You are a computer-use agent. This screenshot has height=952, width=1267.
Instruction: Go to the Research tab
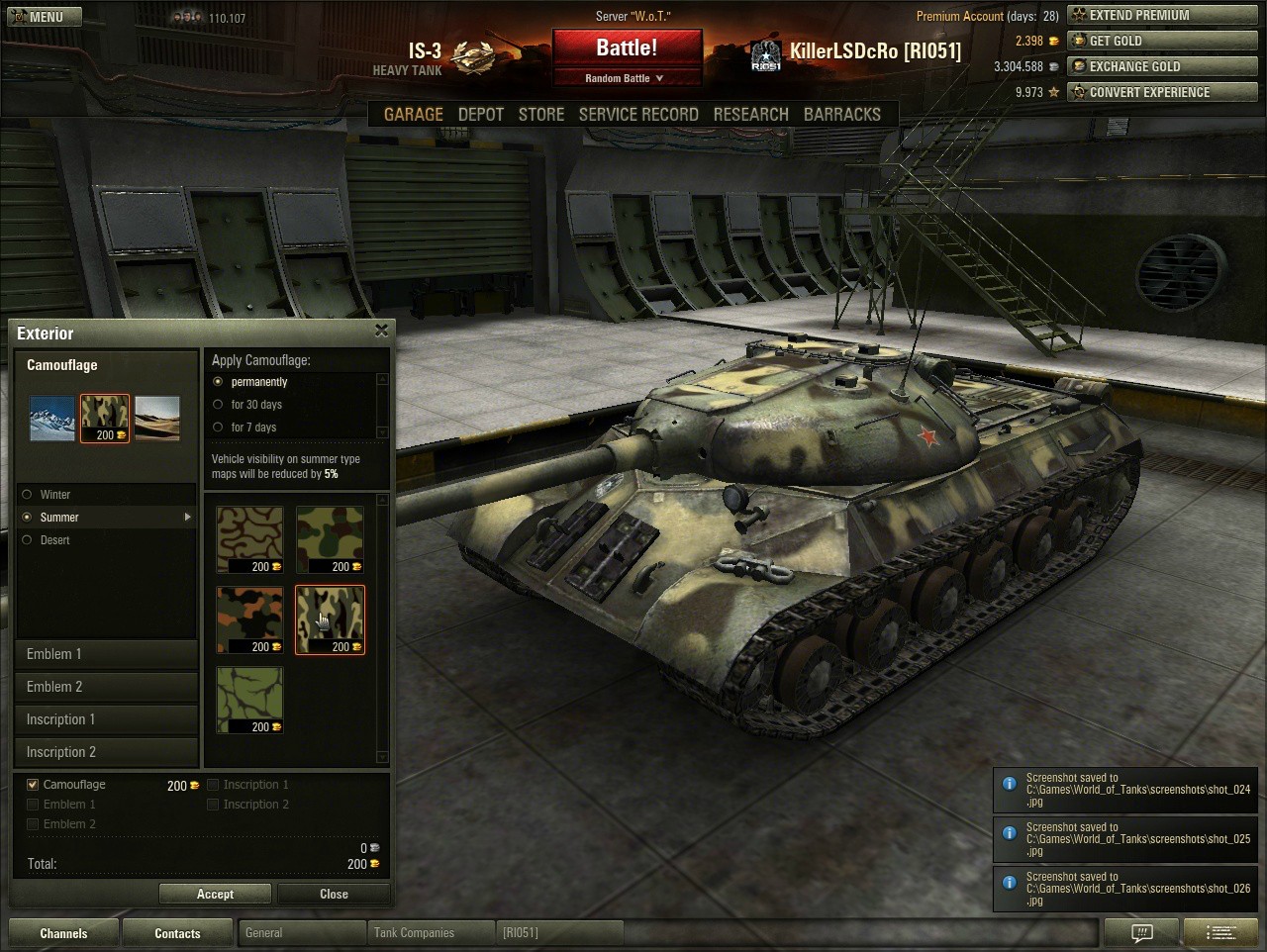750,114
